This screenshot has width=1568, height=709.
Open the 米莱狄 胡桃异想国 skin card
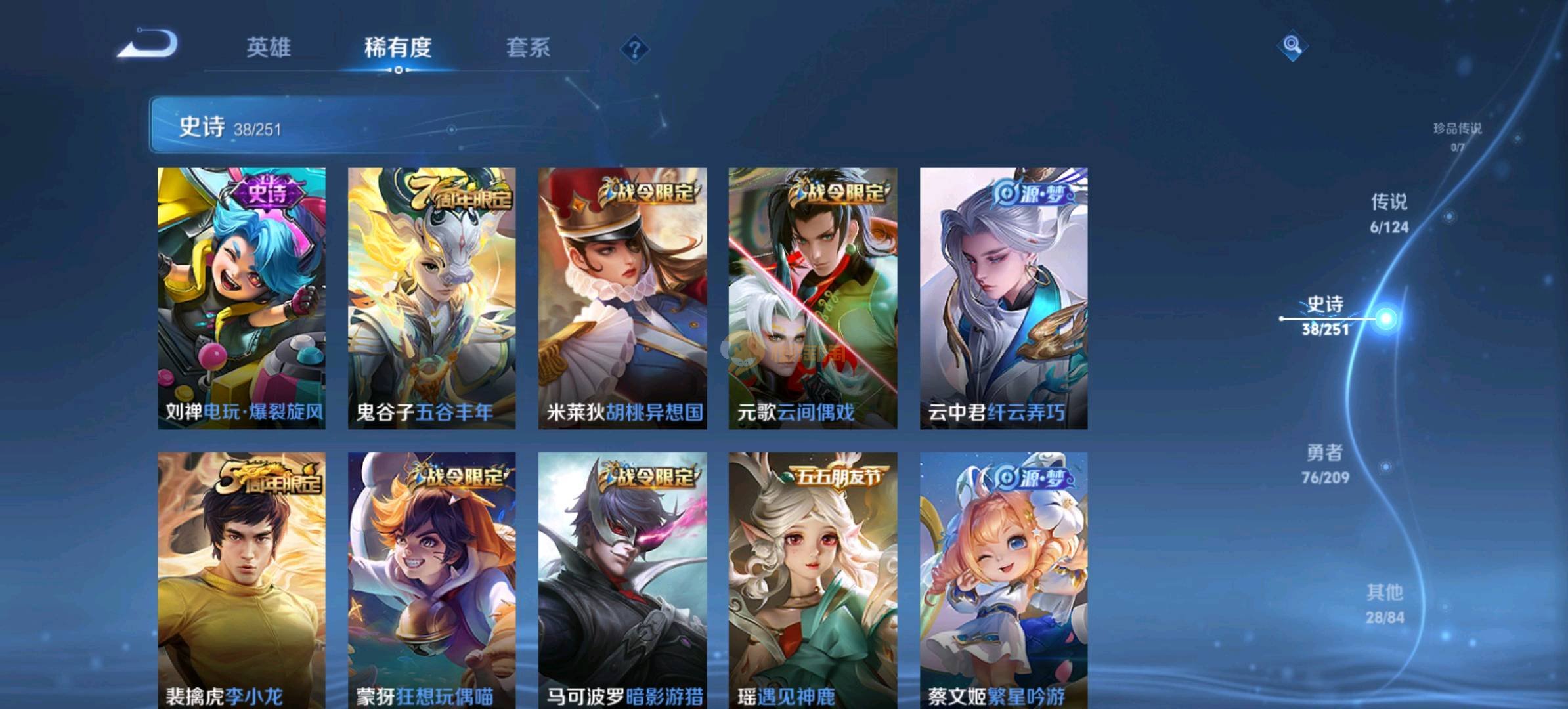622,298
